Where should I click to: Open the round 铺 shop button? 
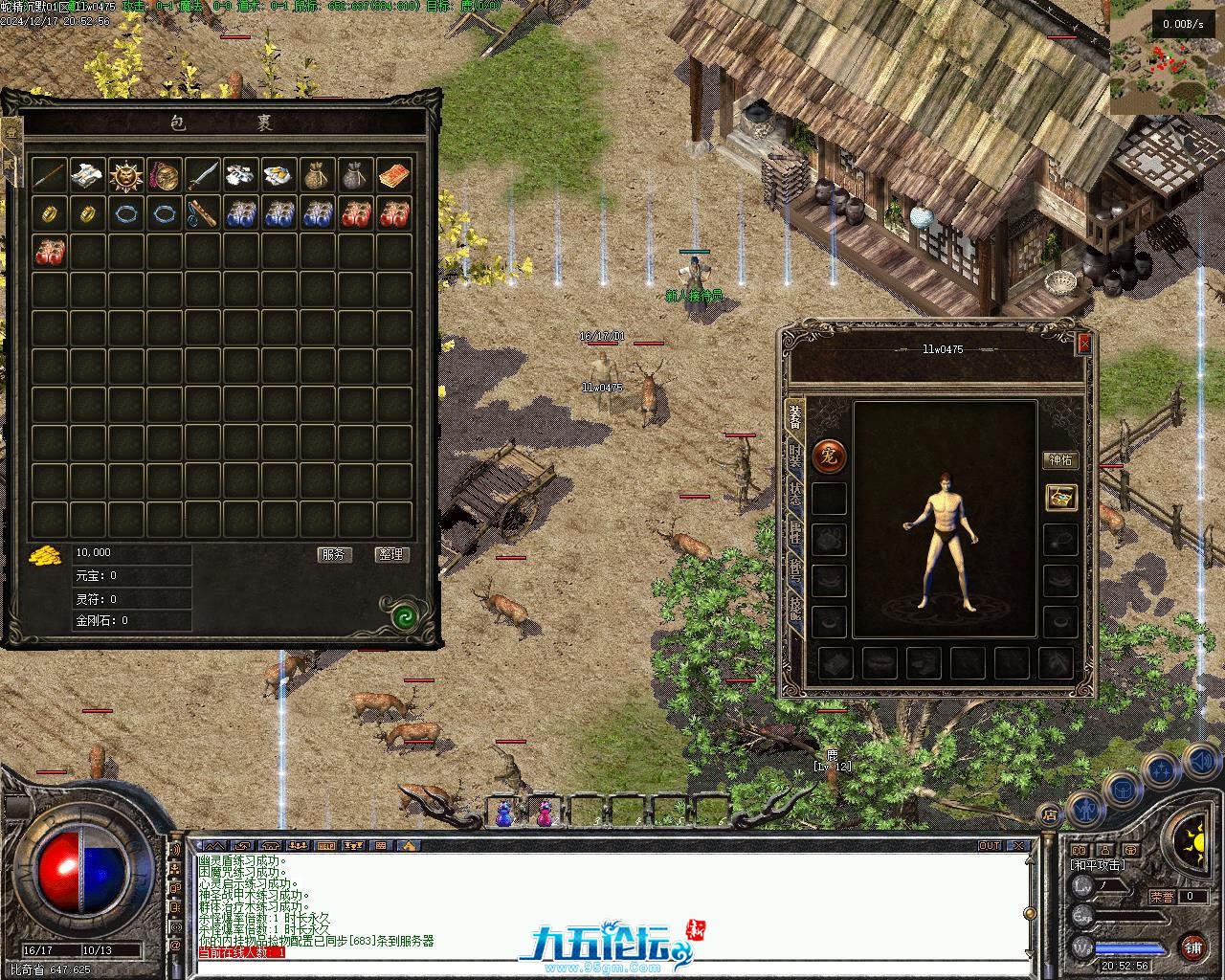pyautogui.click(x=1192, y=947)
